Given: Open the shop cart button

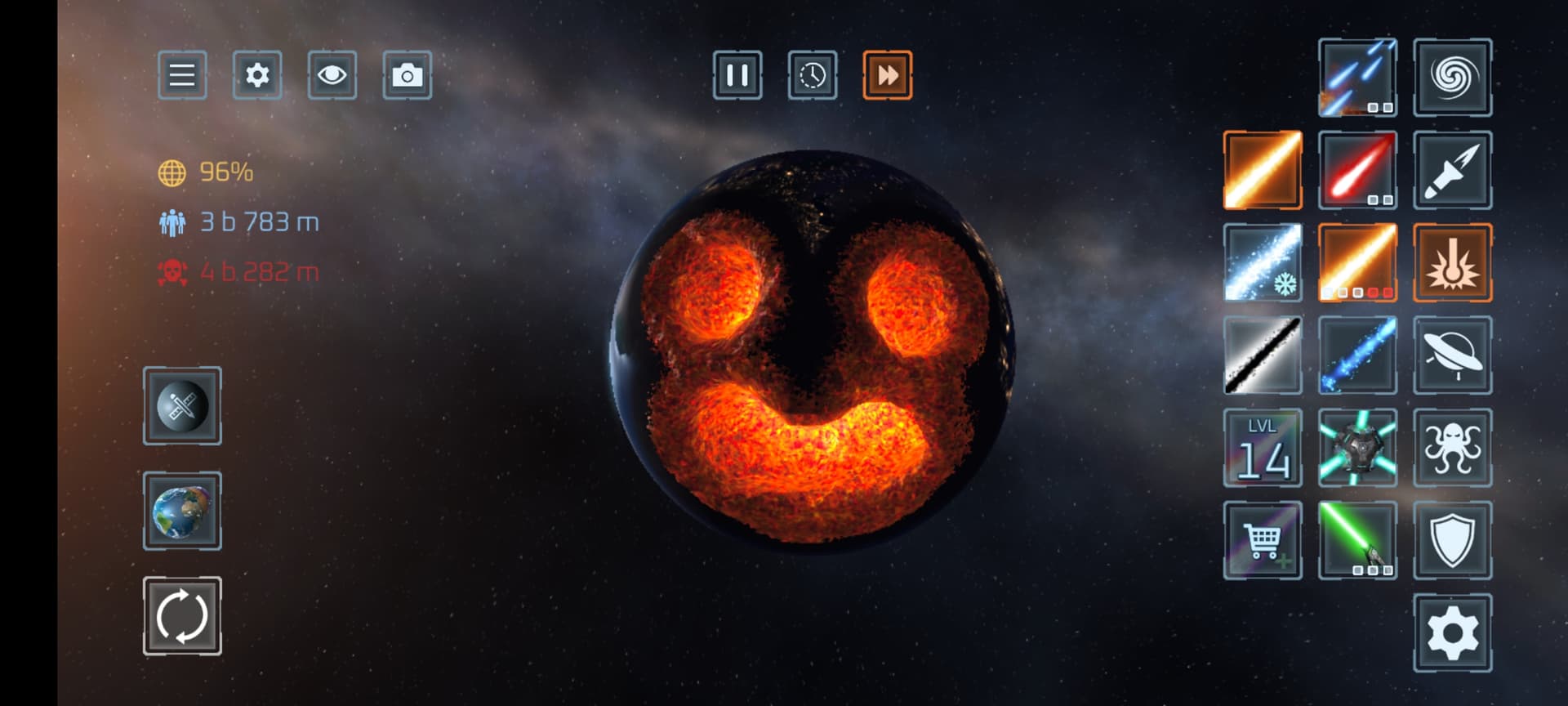Looking at the screenshot, I should point(1263,540).
